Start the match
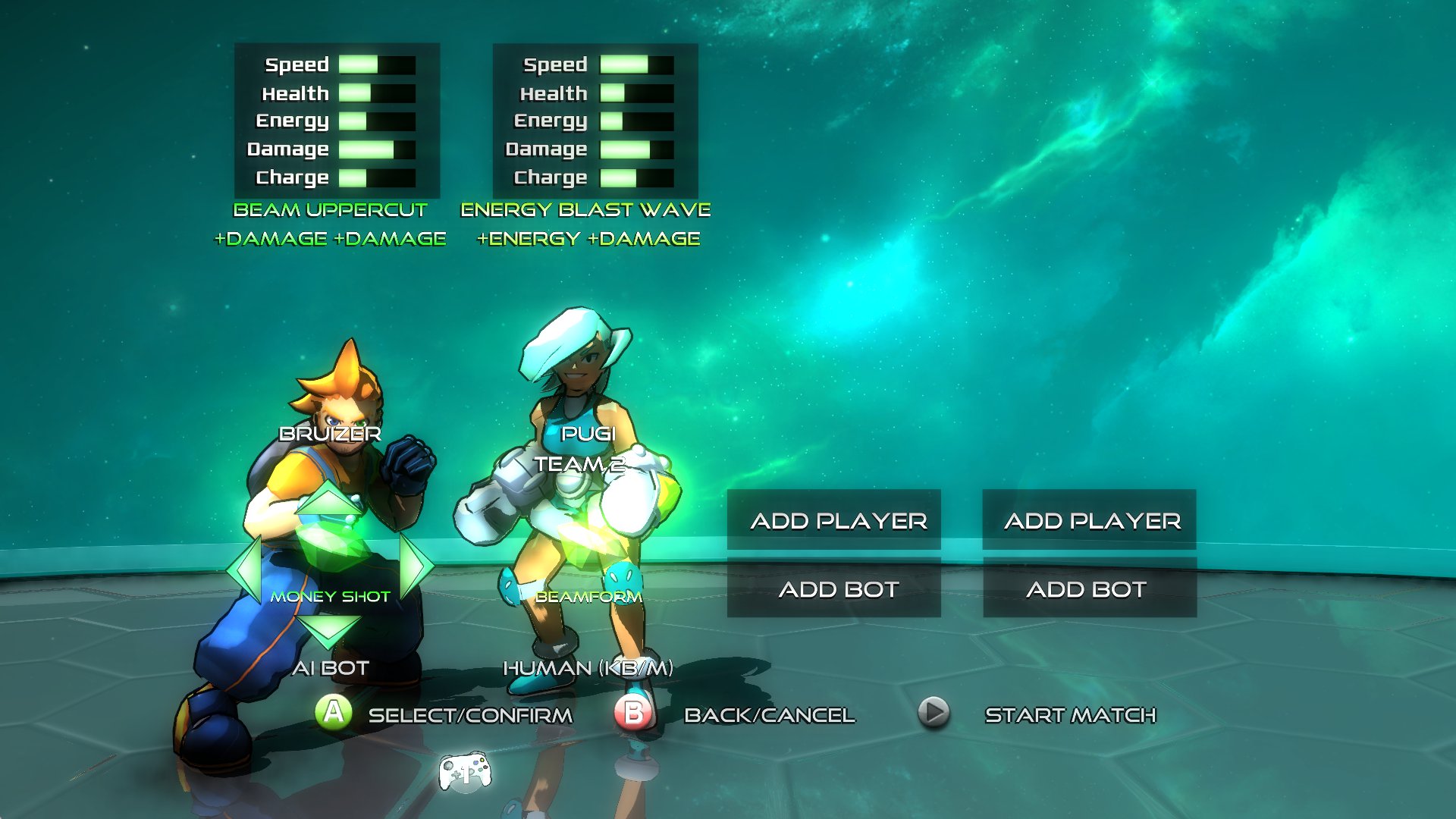Screen dimensions: 1456x819 pos(1069,714)
